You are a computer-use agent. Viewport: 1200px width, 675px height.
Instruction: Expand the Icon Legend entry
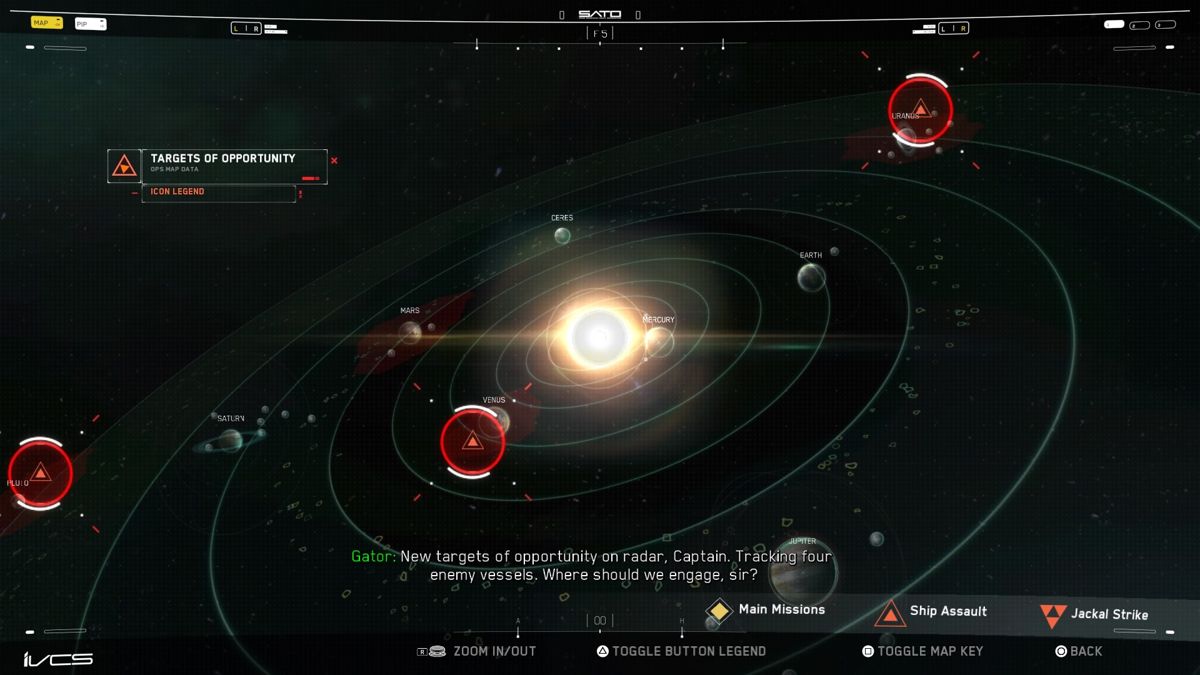coord(218,192)
